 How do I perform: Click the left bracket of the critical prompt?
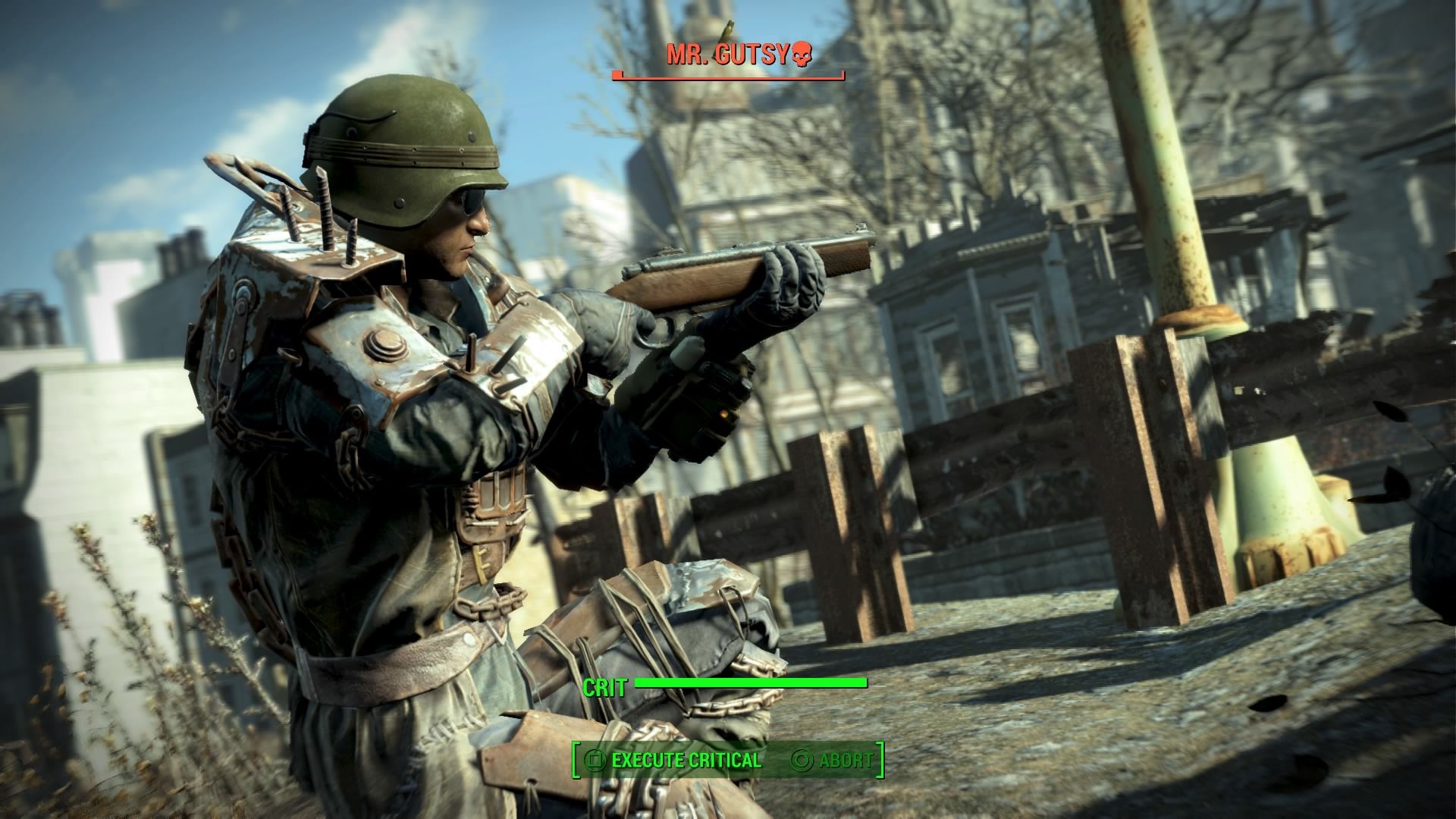click(576, 760)
